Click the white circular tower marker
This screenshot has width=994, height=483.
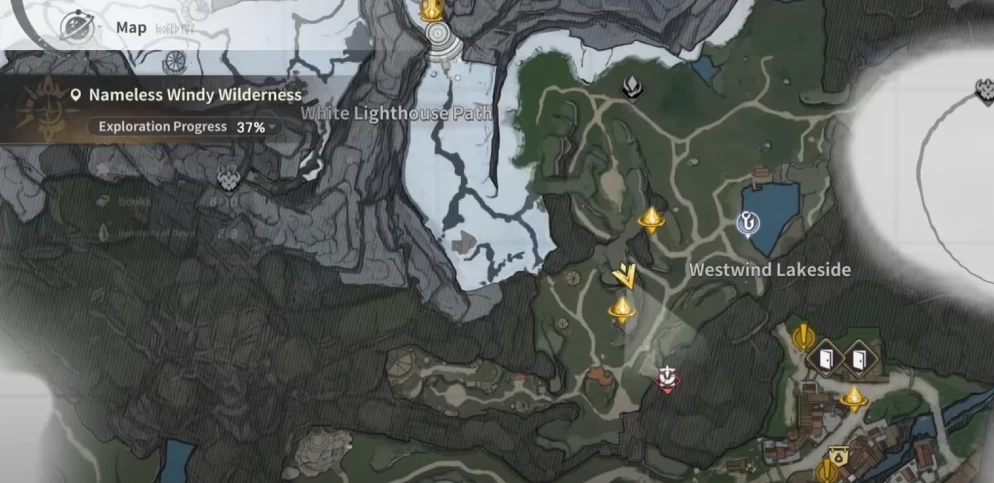[x=439, y=39]
